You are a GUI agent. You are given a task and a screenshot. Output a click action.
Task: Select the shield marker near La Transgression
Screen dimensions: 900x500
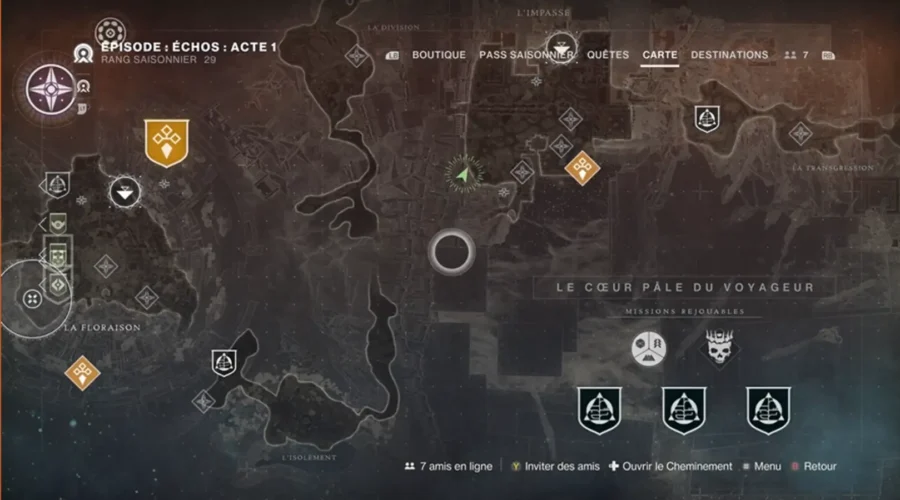708,118
